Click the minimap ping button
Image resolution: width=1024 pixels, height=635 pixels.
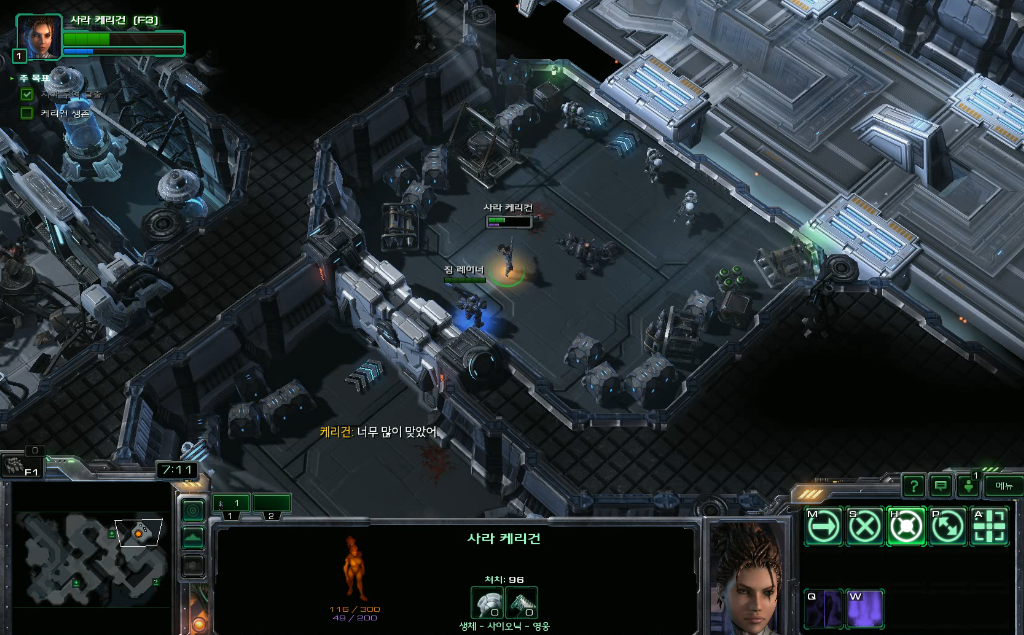(192, 510)
